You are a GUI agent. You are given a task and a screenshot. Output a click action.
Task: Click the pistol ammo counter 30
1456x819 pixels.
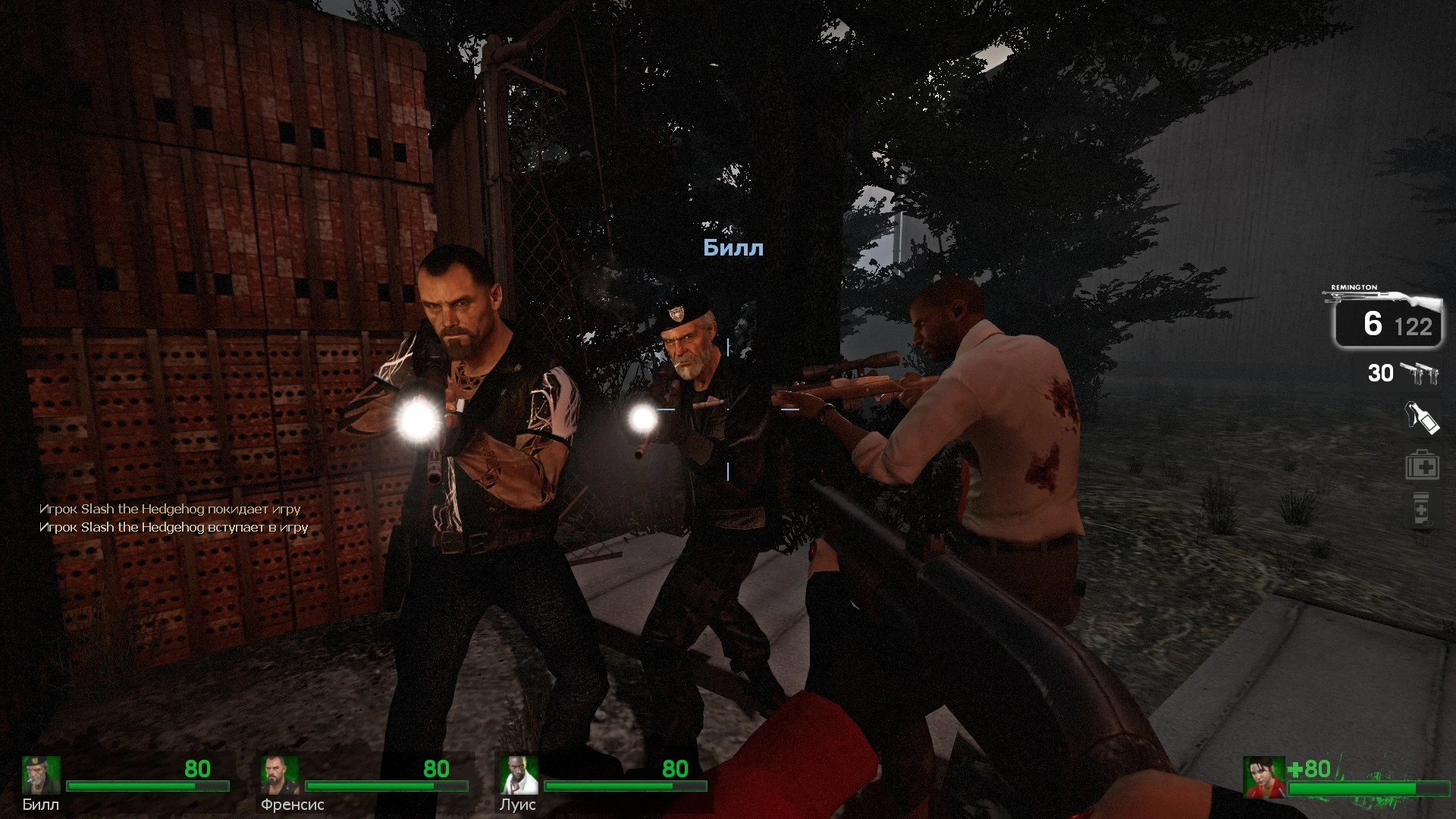click(1382, 373)
